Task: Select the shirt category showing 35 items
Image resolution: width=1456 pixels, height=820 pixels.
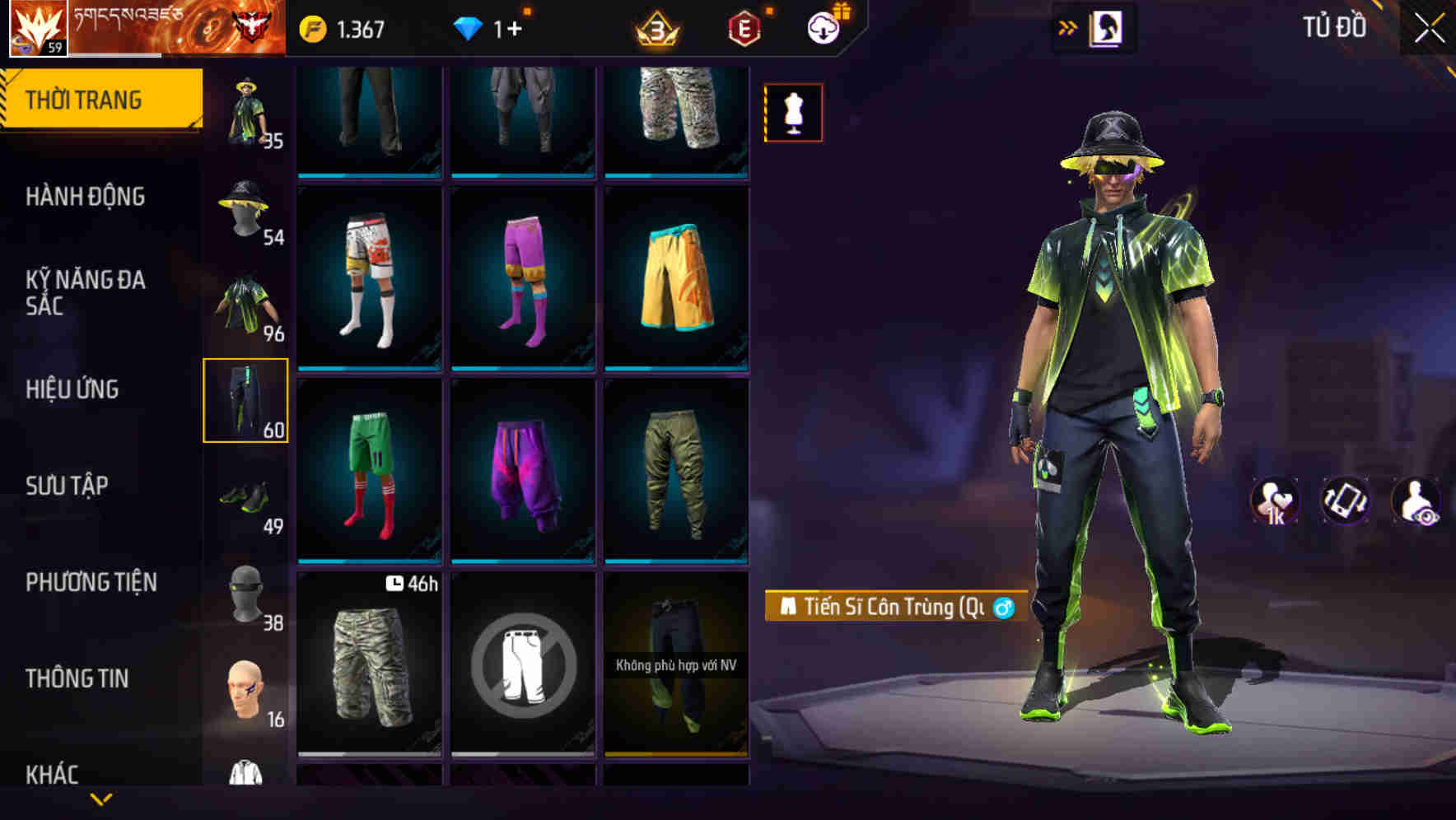Action: tap(245, 111)
